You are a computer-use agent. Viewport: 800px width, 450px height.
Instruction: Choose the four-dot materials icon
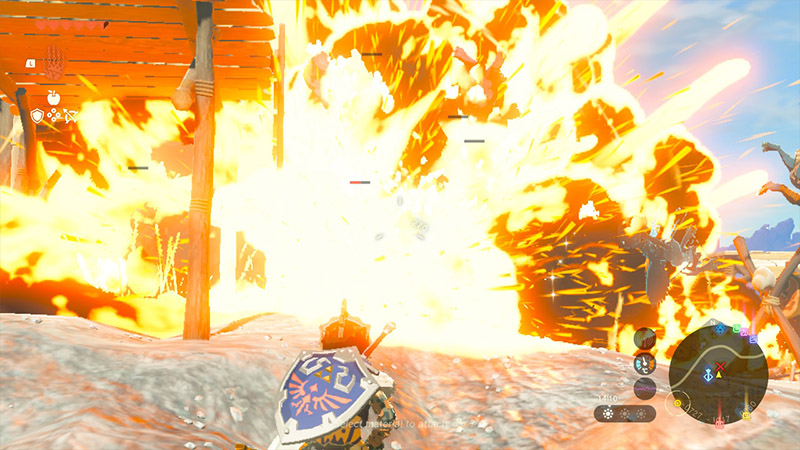tap(54, 116)
